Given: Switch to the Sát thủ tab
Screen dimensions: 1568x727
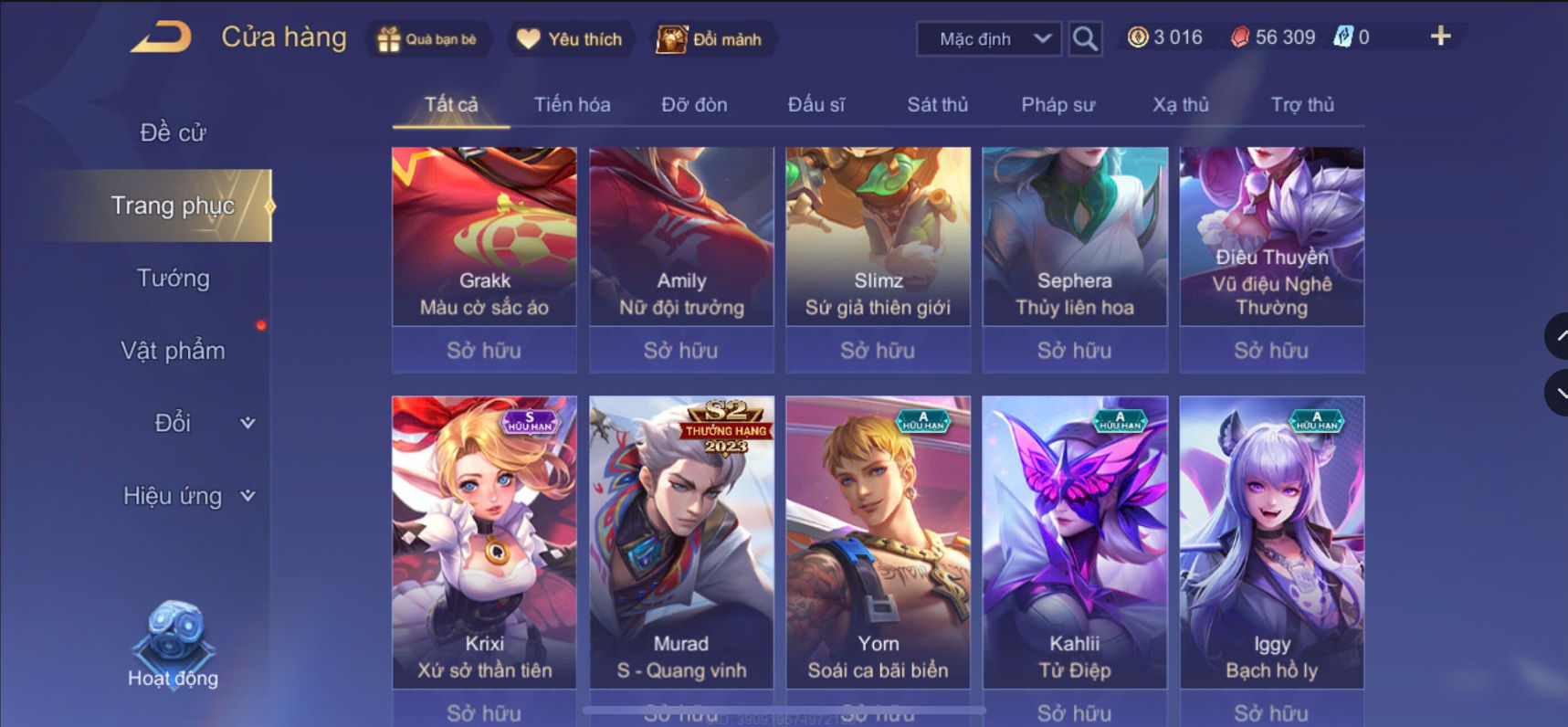Looking at the screenshot, I should (x=937, y=104).
